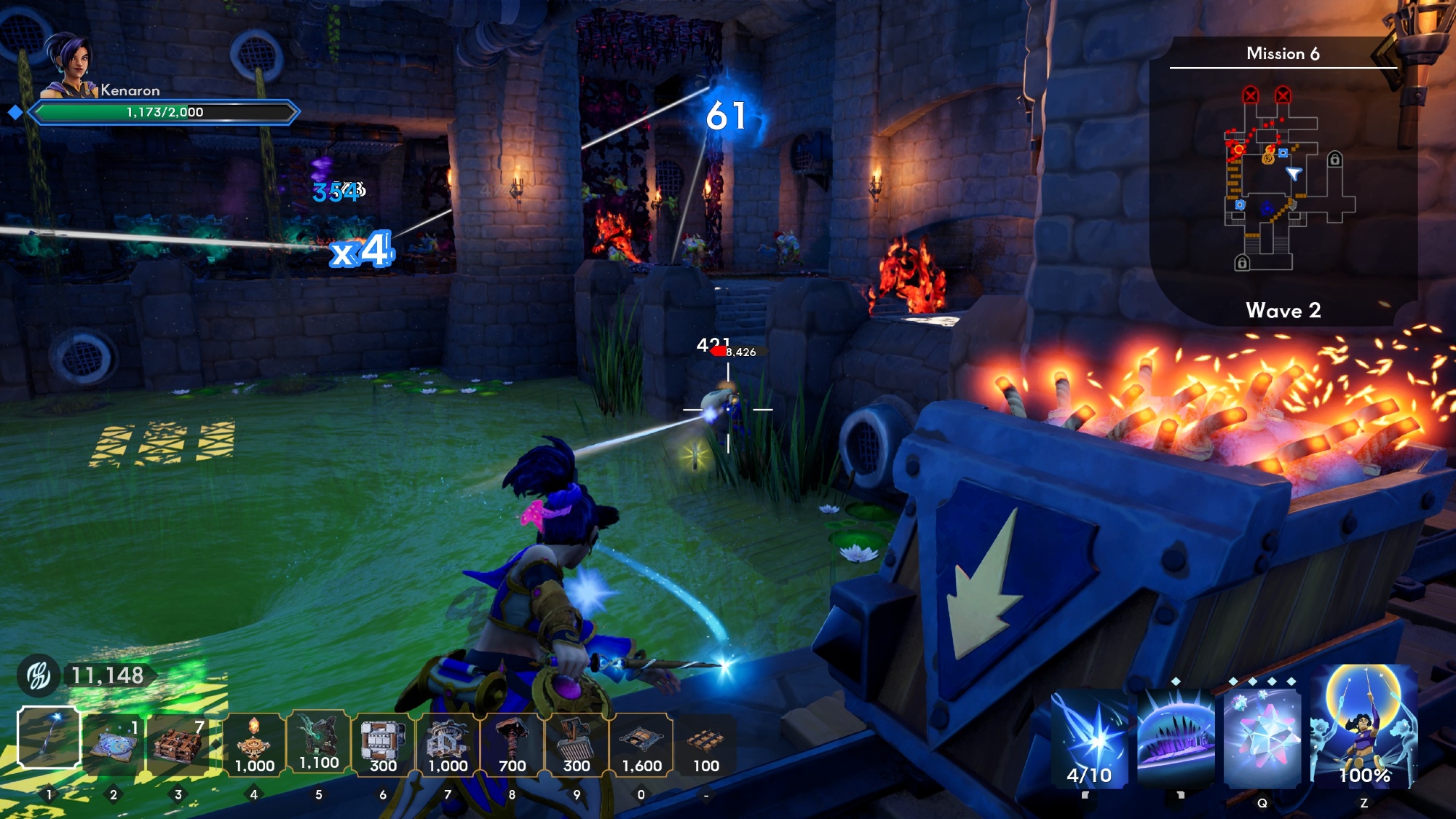This screenshot has width=1456, height=819.
Task: Select the magic wand weapon slot
Action: (49, 737)
